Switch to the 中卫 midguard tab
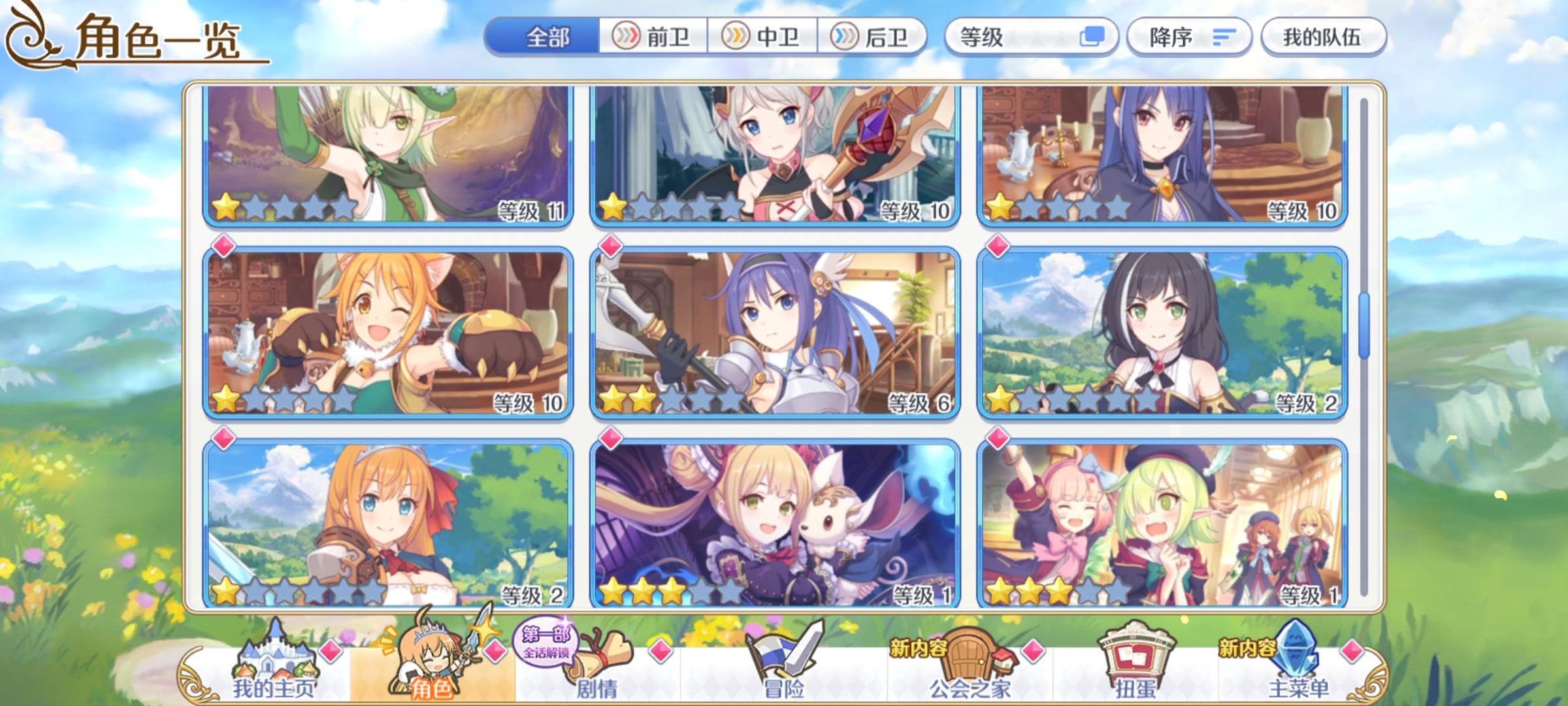 (761, 38)
